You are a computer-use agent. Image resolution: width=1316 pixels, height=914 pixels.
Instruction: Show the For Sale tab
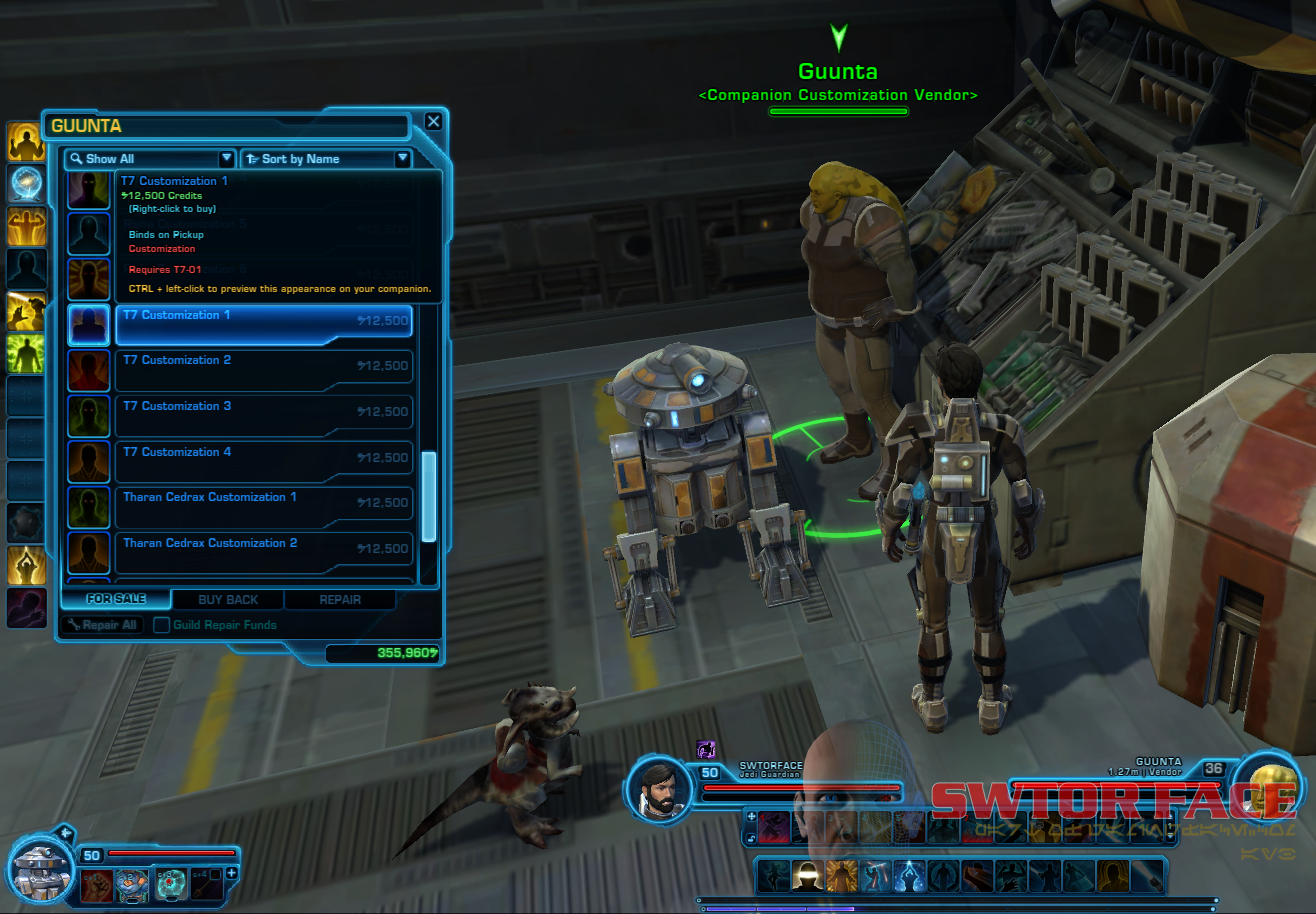[x=116, y=600]
